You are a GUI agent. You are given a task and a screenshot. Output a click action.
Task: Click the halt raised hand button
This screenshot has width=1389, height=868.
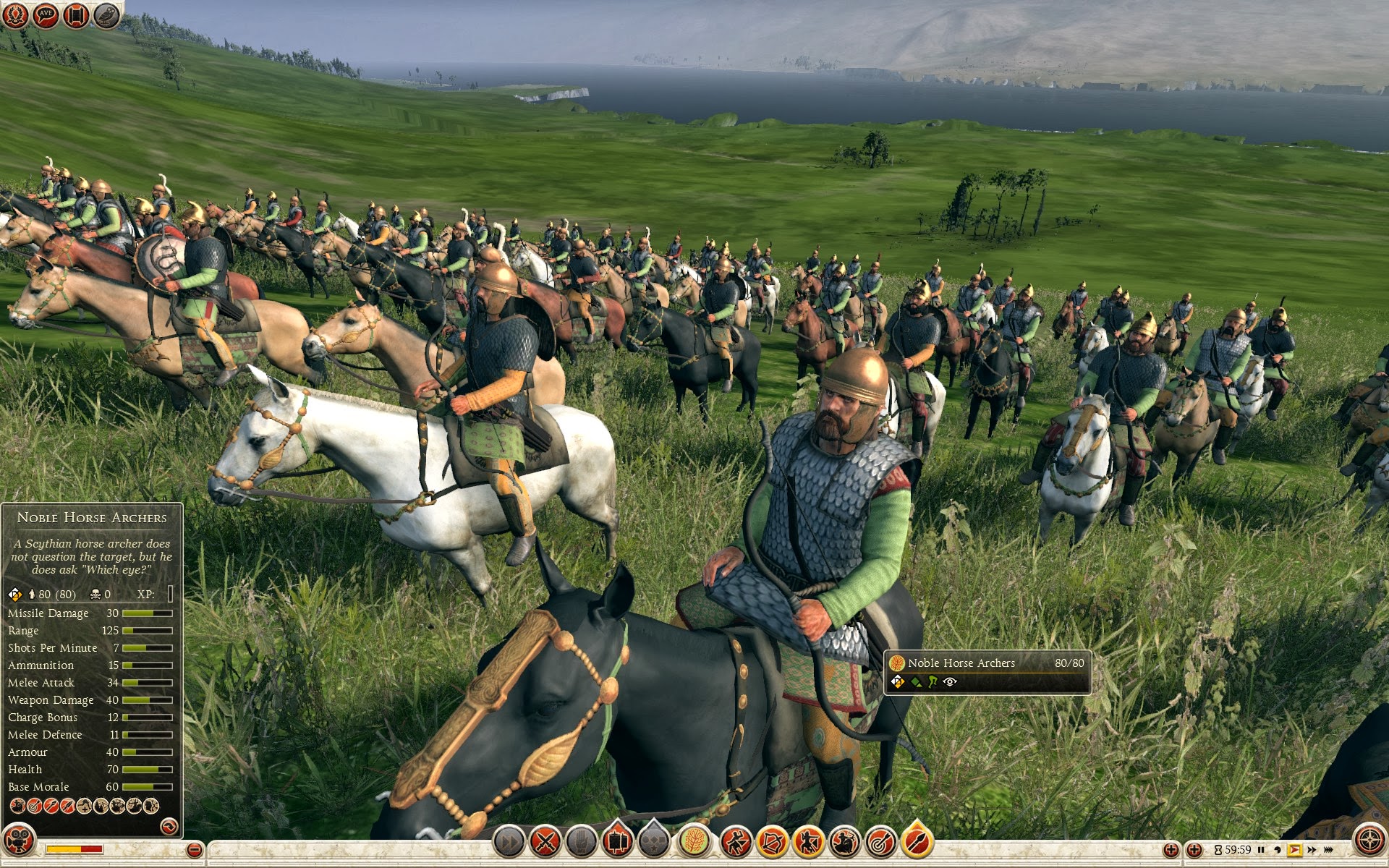[581, 842]
